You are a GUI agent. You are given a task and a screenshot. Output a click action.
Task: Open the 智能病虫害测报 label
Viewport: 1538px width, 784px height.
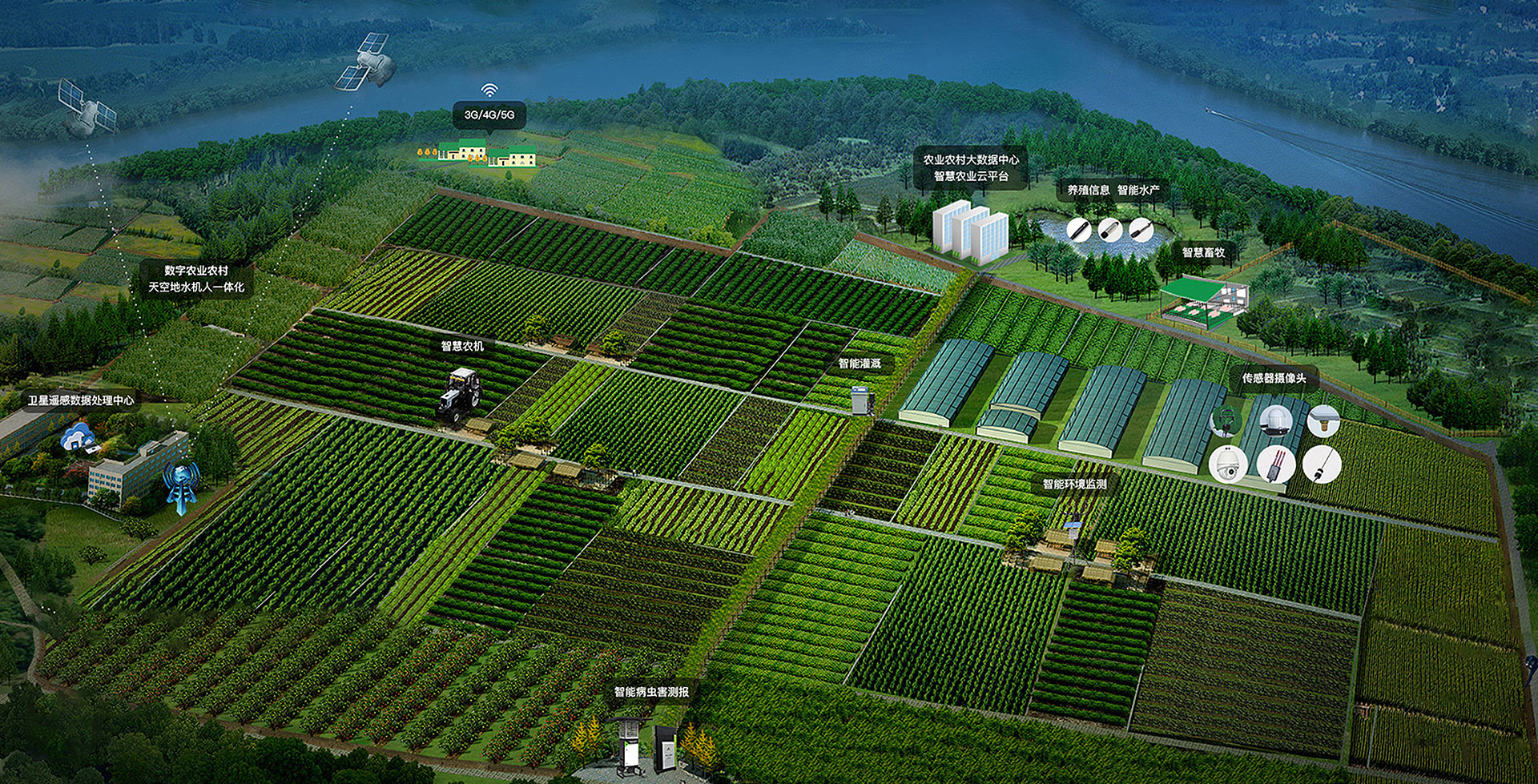tap(651, 692)
